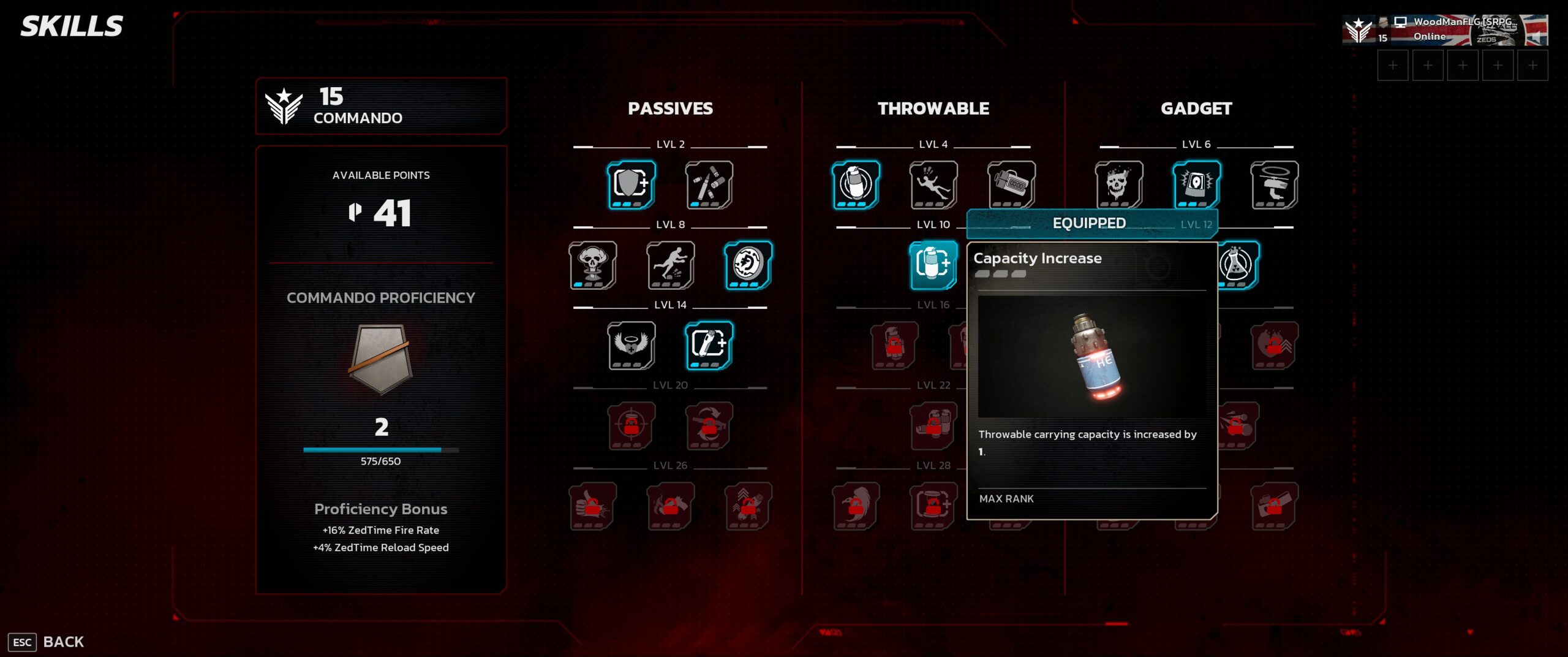Pick the running figure passive skill
This screenshot has width=1568, height=657.
(670, 265)
